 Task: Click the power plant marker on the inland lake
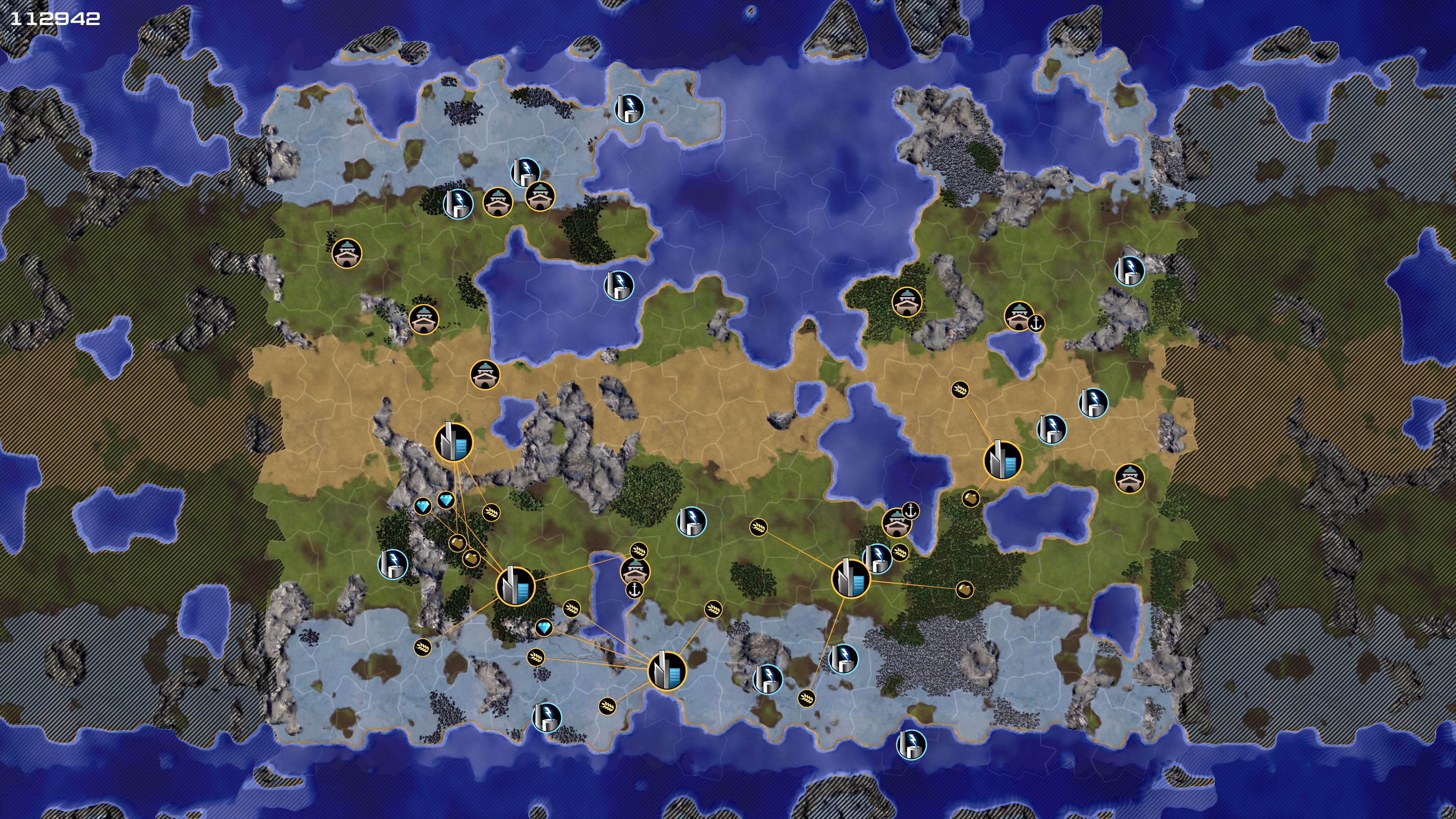point(619,285)
